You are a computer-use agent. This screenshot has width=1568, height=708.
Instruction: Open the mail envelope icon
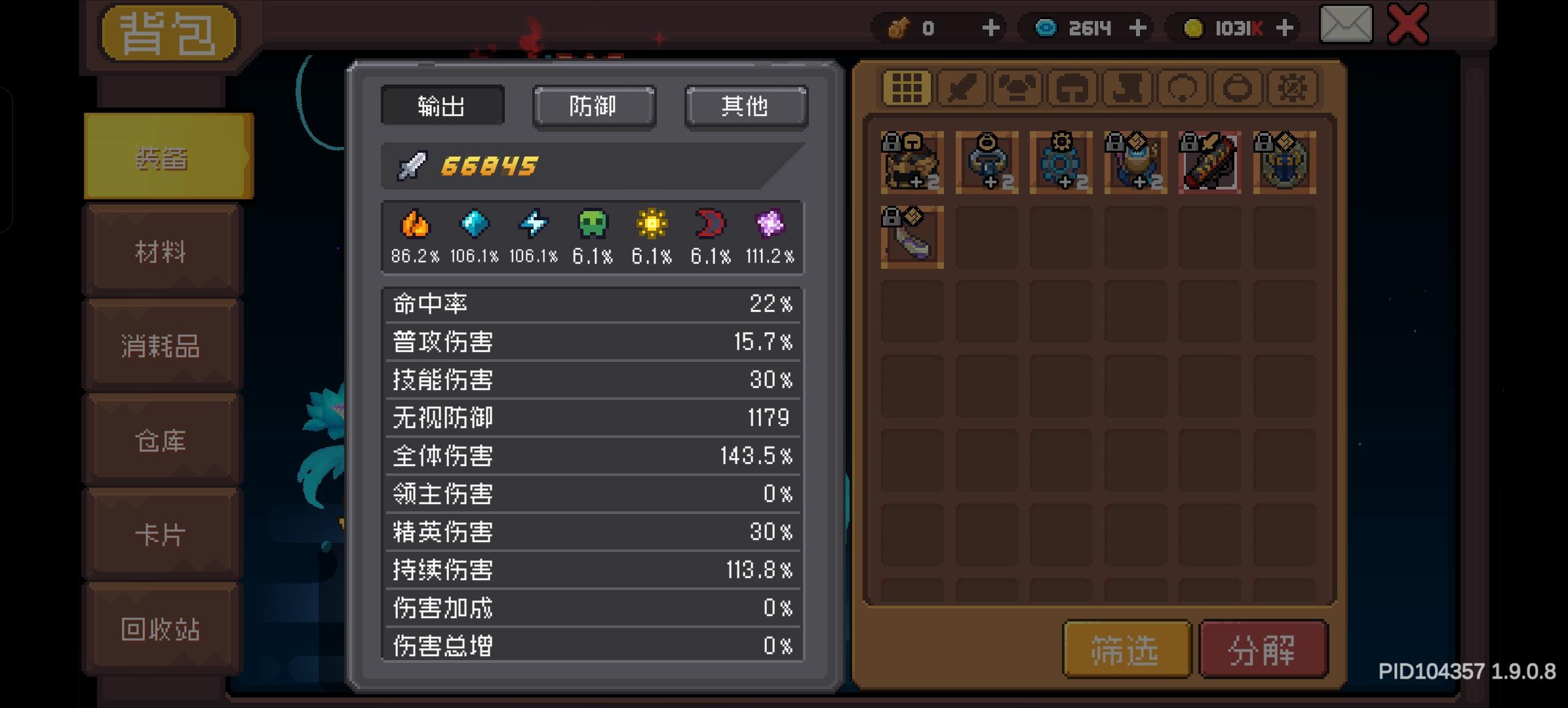point(1346,26)
